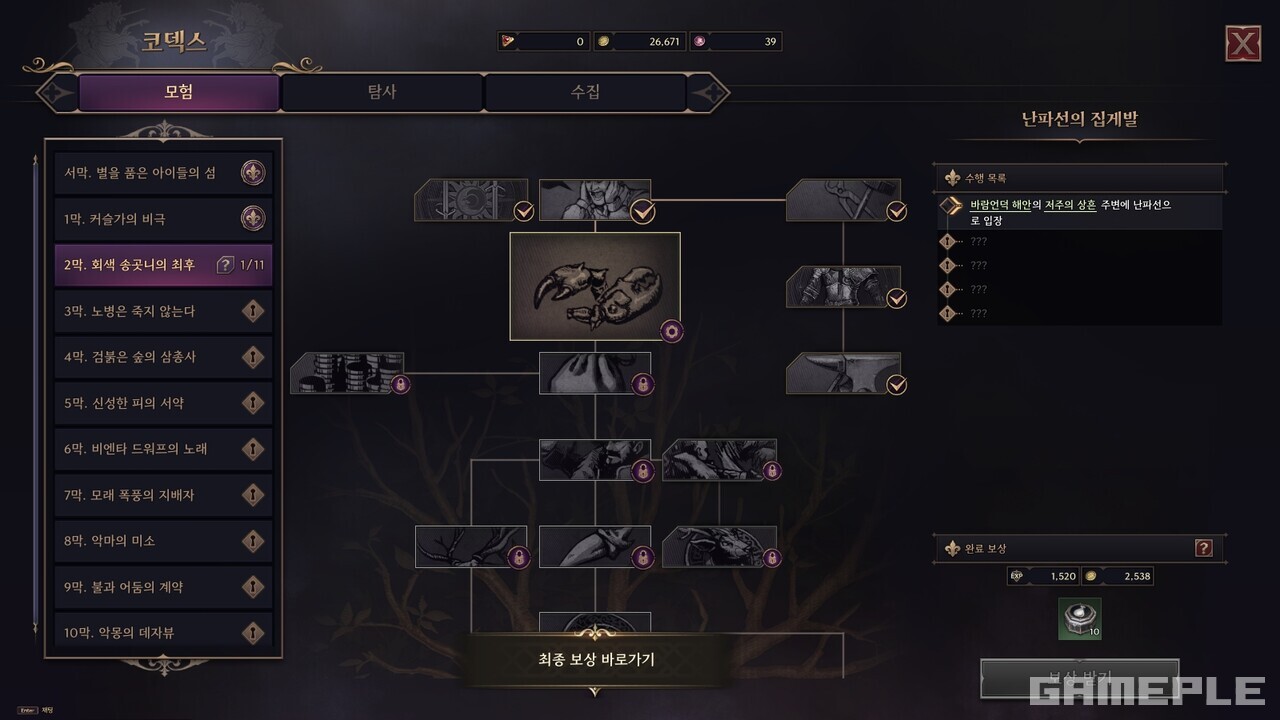Click 최종 보상 바로가기 button

point(595,660)
